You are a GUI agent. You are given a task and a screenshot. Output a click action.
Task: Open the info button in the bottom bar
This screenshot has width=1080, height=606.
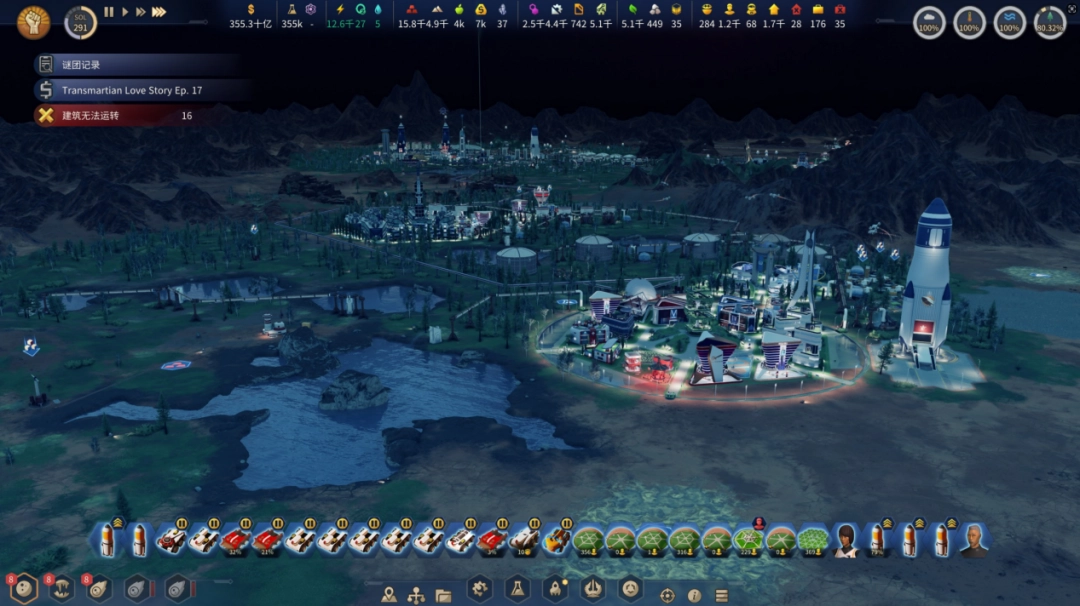click(694, 595)
